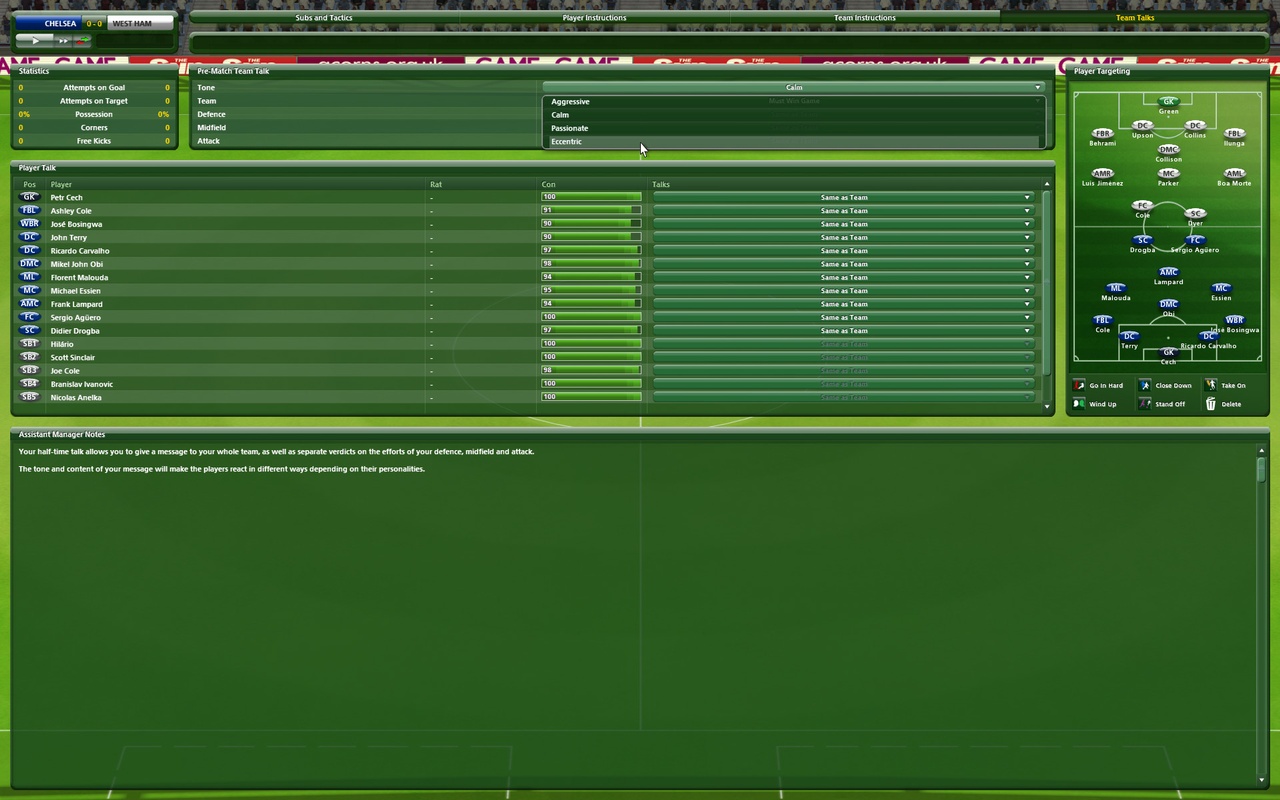Click Ashley Cole's condition bar

point(590,210)
